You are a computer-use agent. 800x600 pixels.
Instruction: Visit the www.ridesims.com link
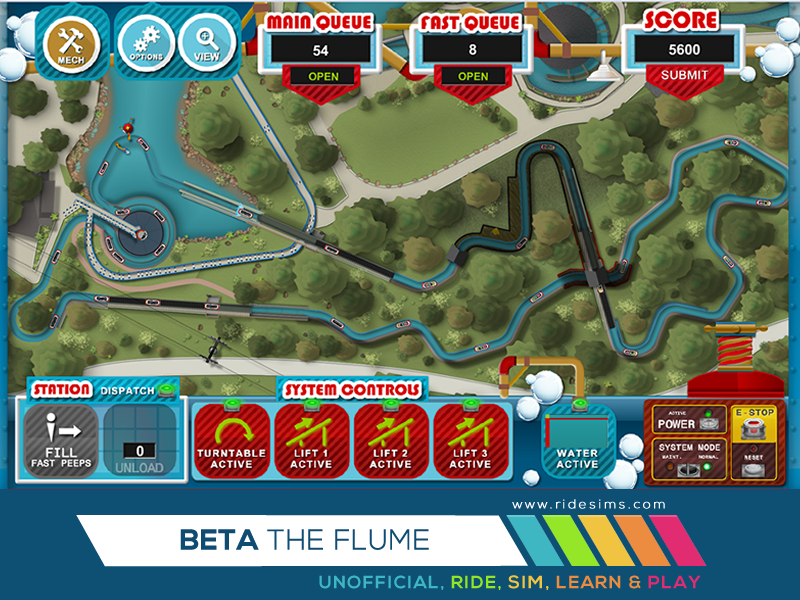click(588, 505)
